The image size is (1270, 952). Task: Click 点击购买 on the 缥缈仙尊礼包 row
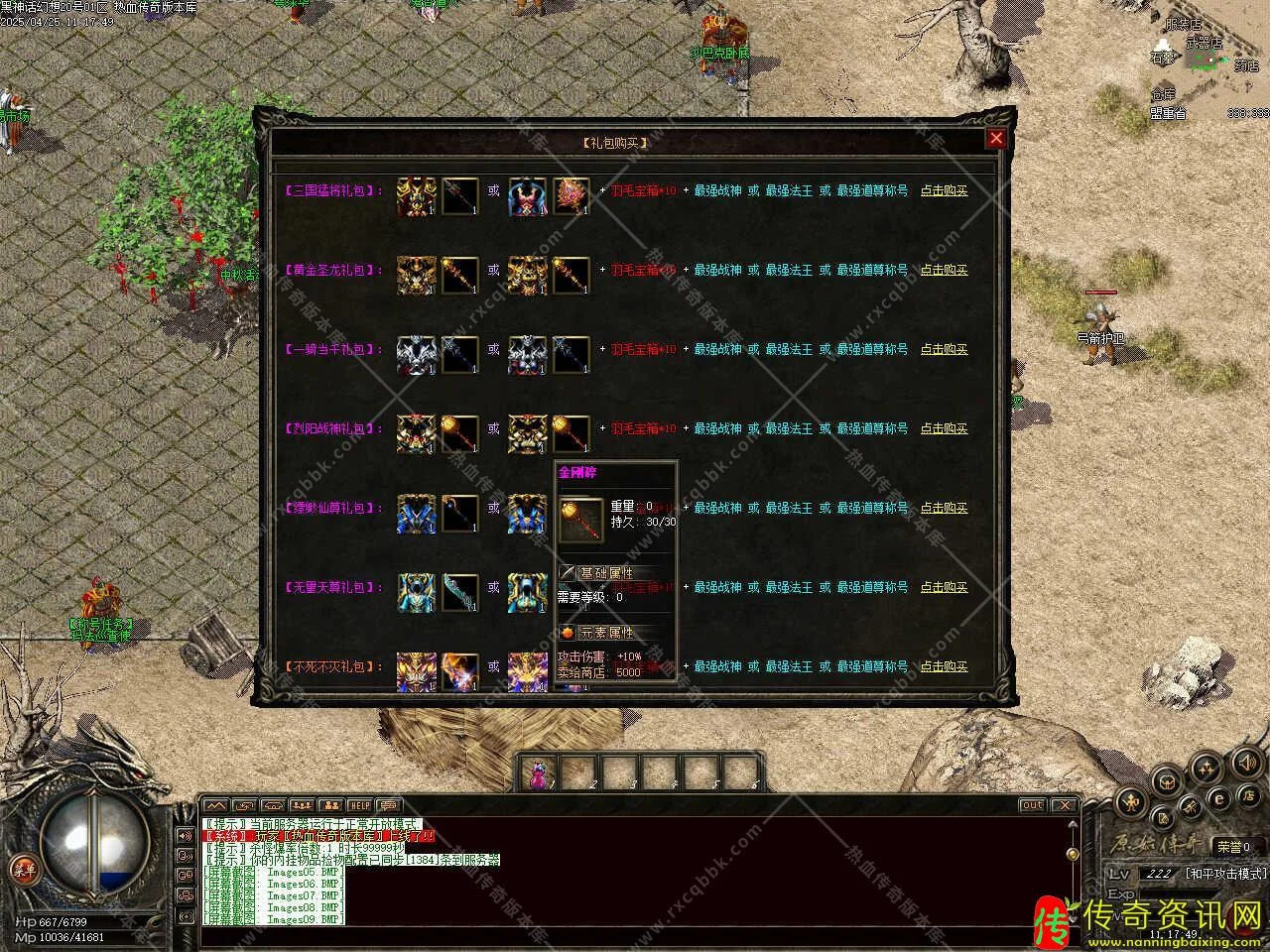click(944, 508)
